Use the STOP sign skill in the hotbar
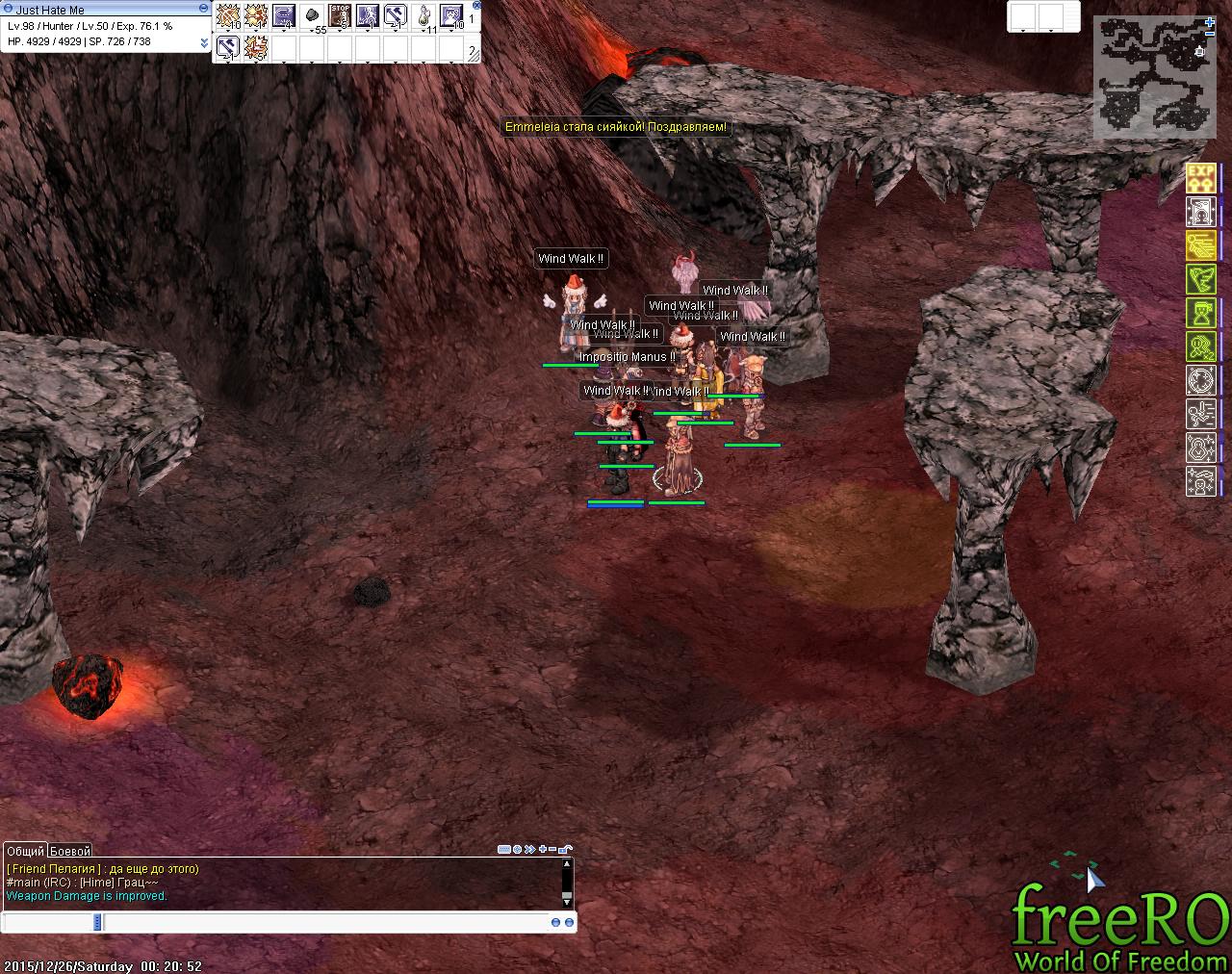 [x=340, y=15]
